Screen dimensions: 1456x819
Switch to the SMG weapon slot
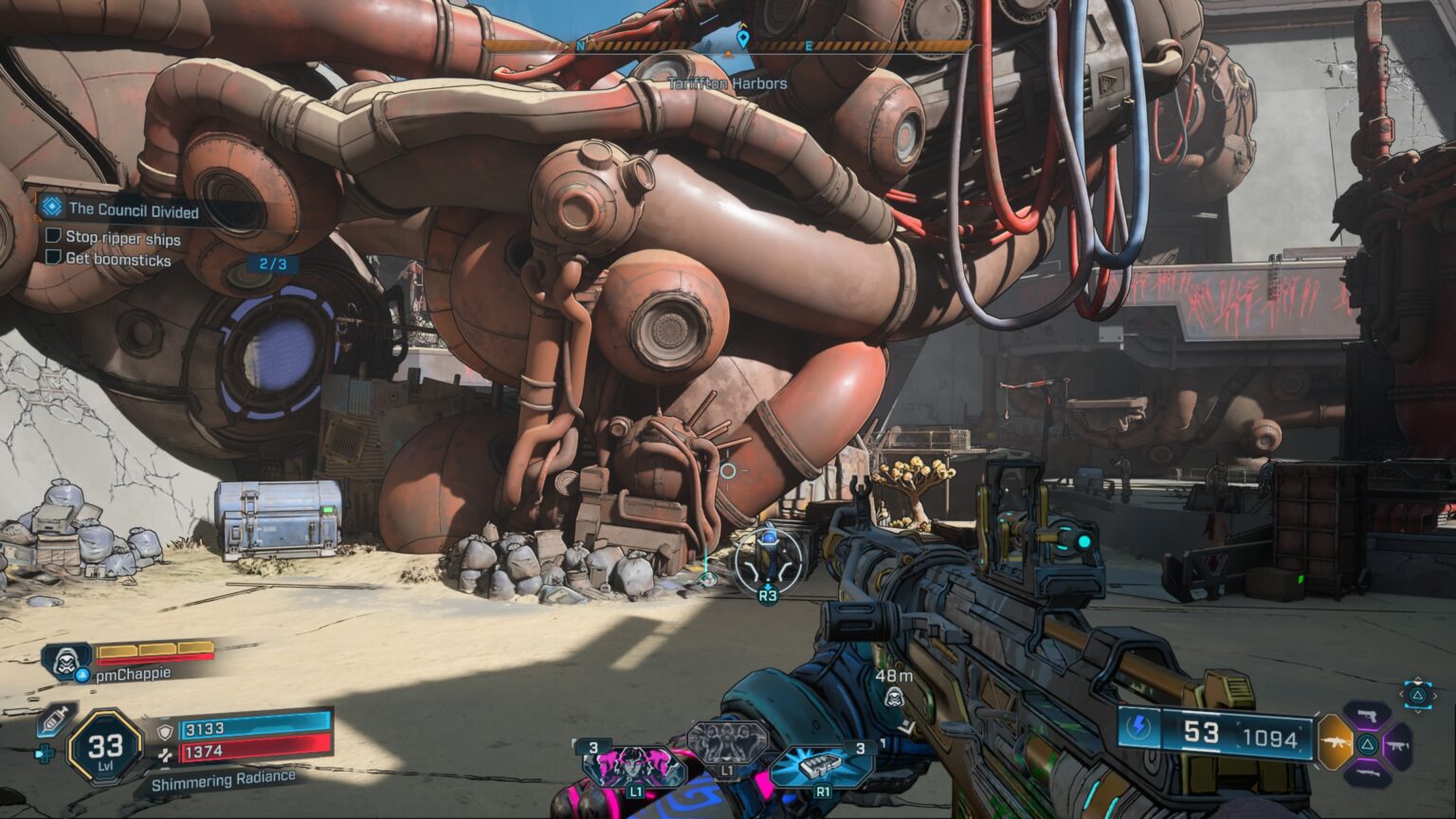(1398, 746)
